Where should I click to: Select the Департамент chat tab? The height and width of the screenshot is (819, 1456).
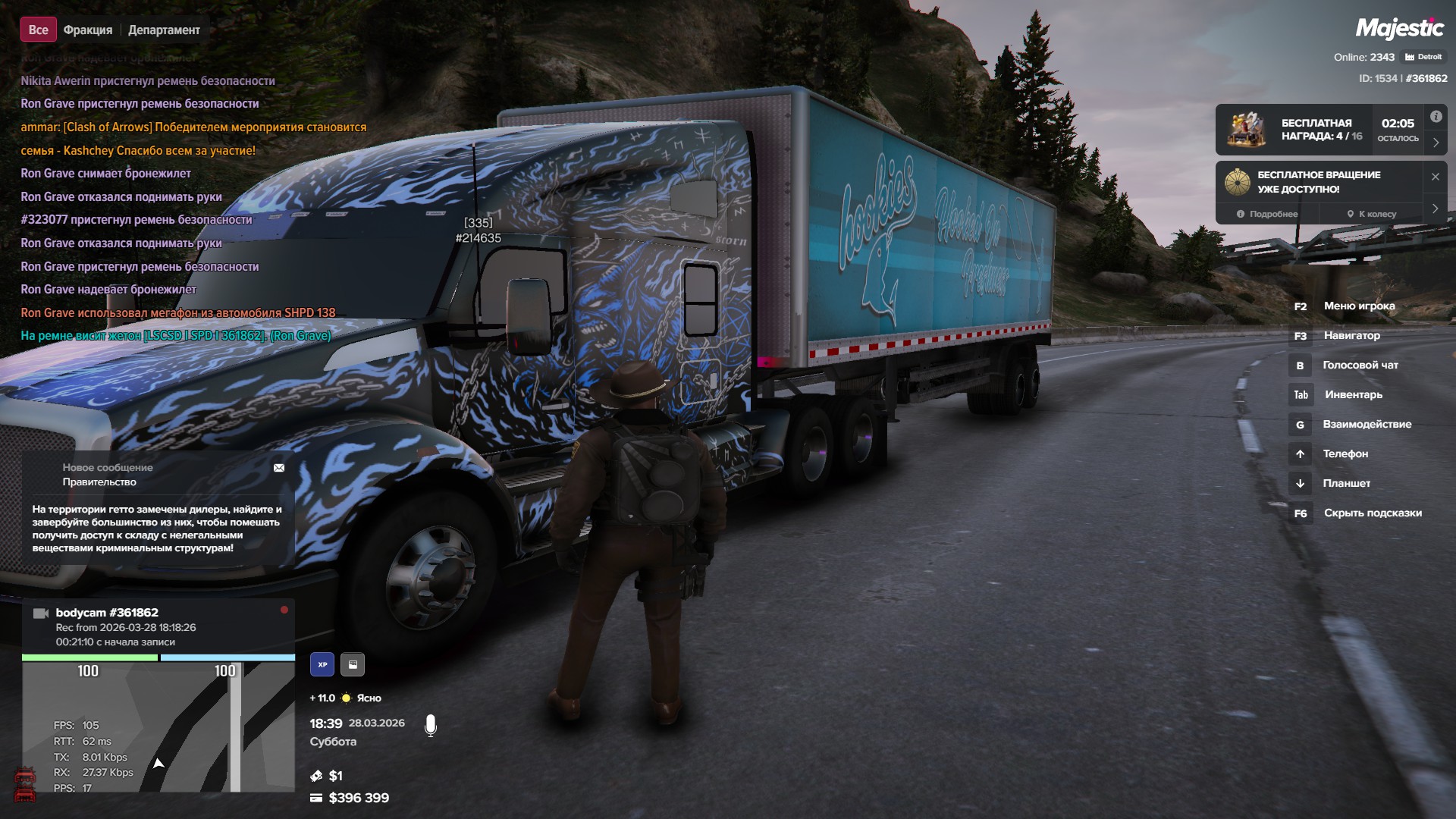[x=164, y=30]
